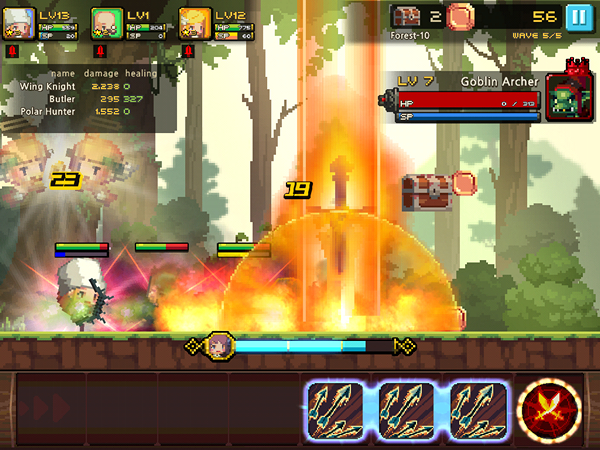Pause the game with the blue button
The width and height of the screenshot is (600, 450).
[577, 17]
